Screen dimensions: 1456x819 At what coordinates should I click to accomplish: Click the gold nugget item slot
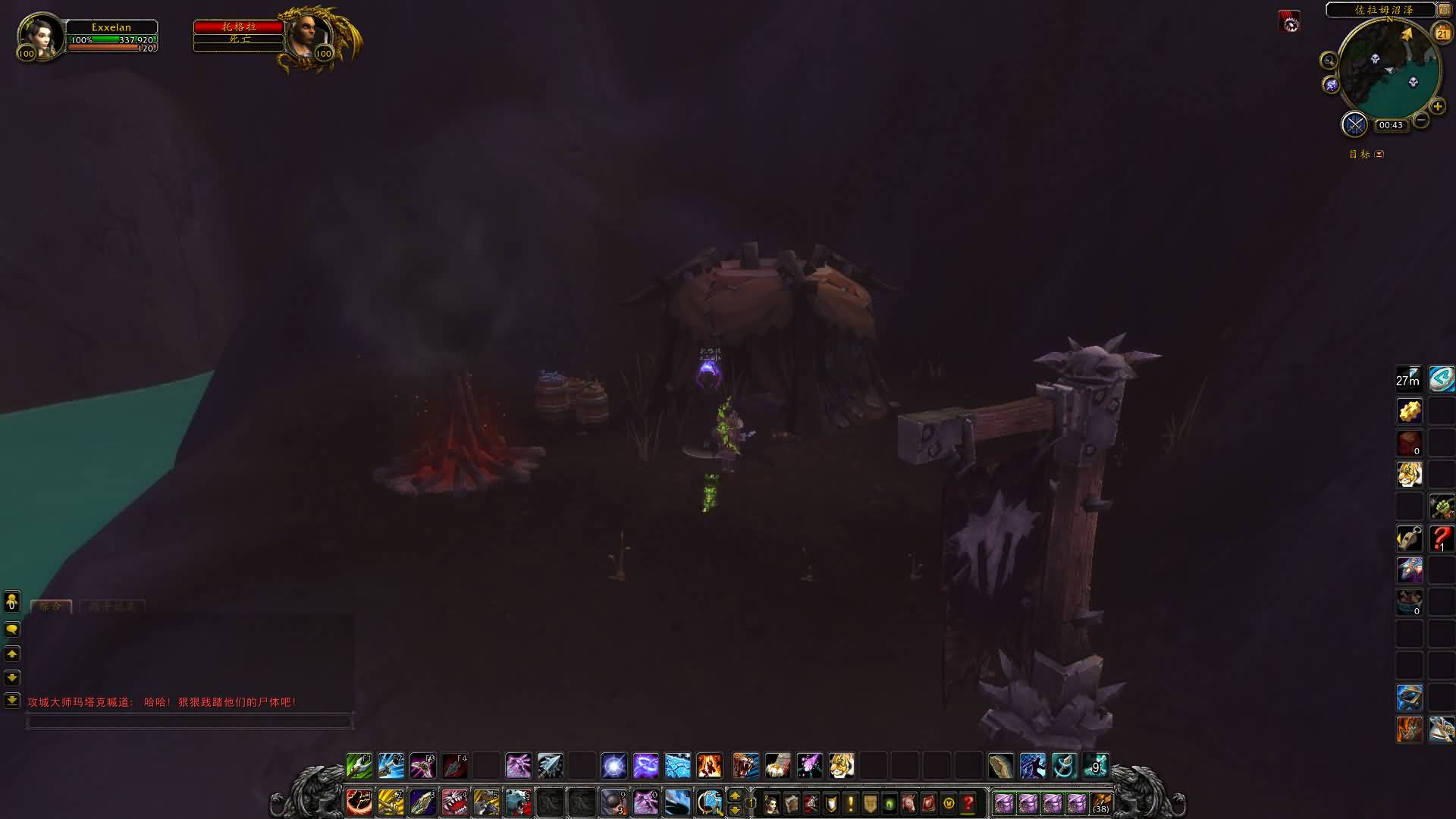coord(1410,411)
